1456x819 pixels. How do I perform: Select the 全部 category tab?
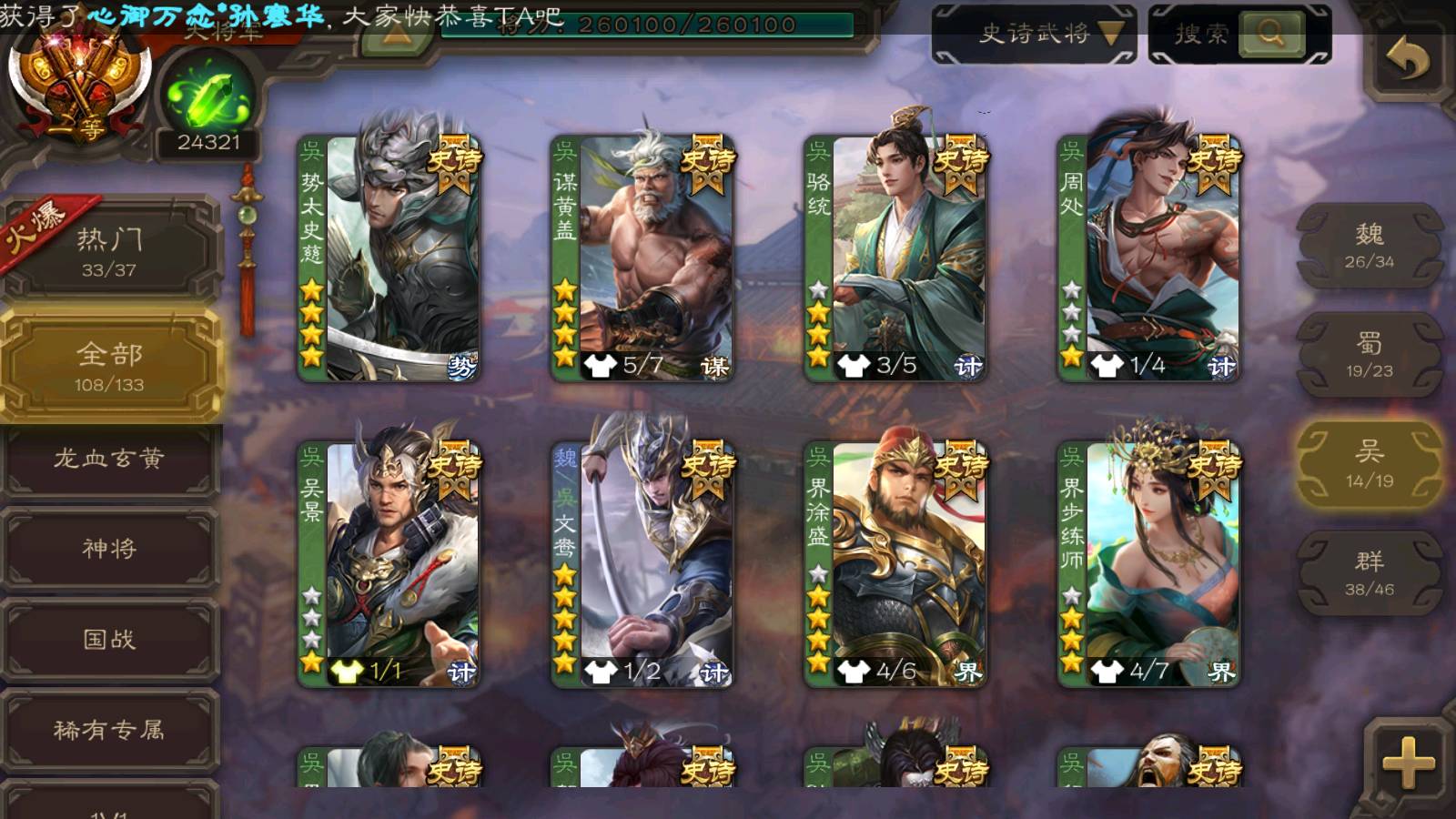[109, 366]
